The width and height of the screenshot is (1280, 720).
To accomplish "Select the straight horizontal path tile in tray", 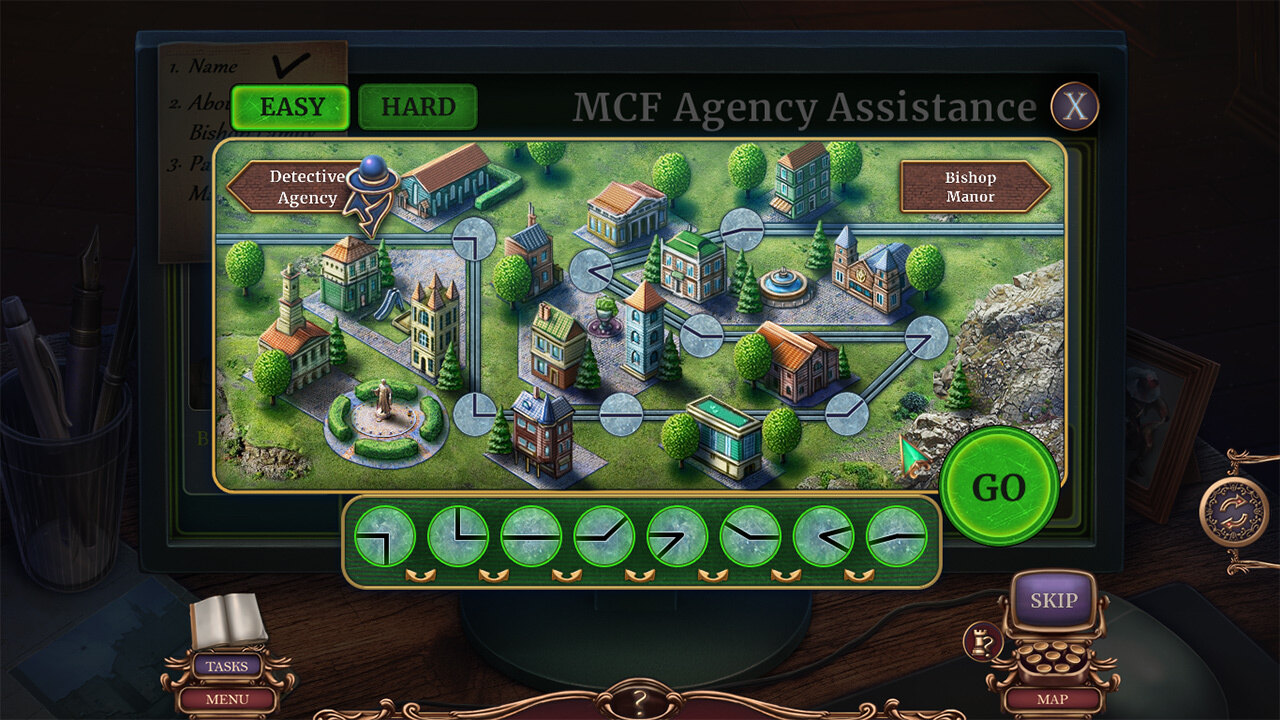I will point(531,536).
